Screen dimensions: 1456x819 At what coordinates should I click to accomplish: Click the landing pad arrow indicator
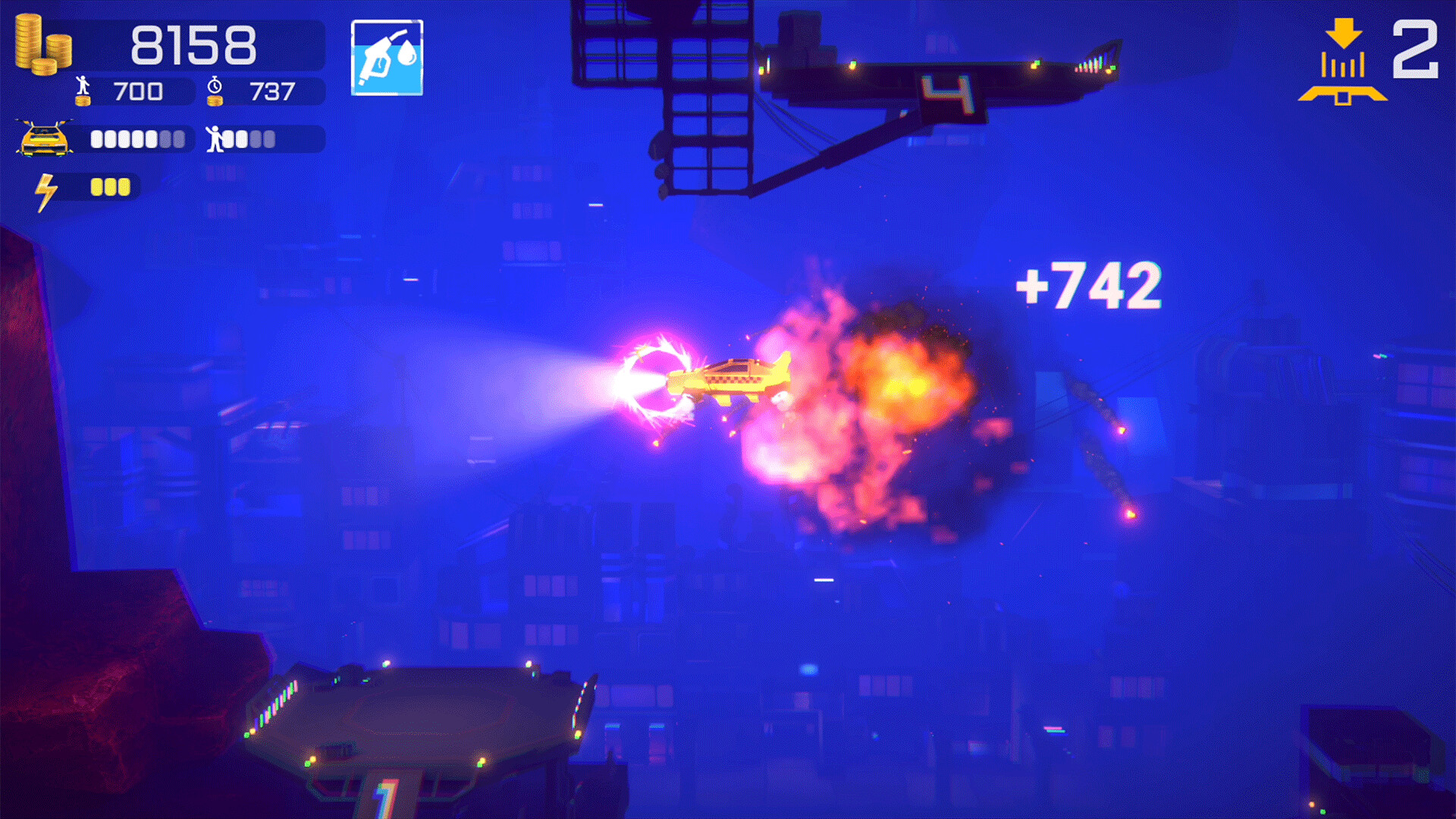point(1344,61)
